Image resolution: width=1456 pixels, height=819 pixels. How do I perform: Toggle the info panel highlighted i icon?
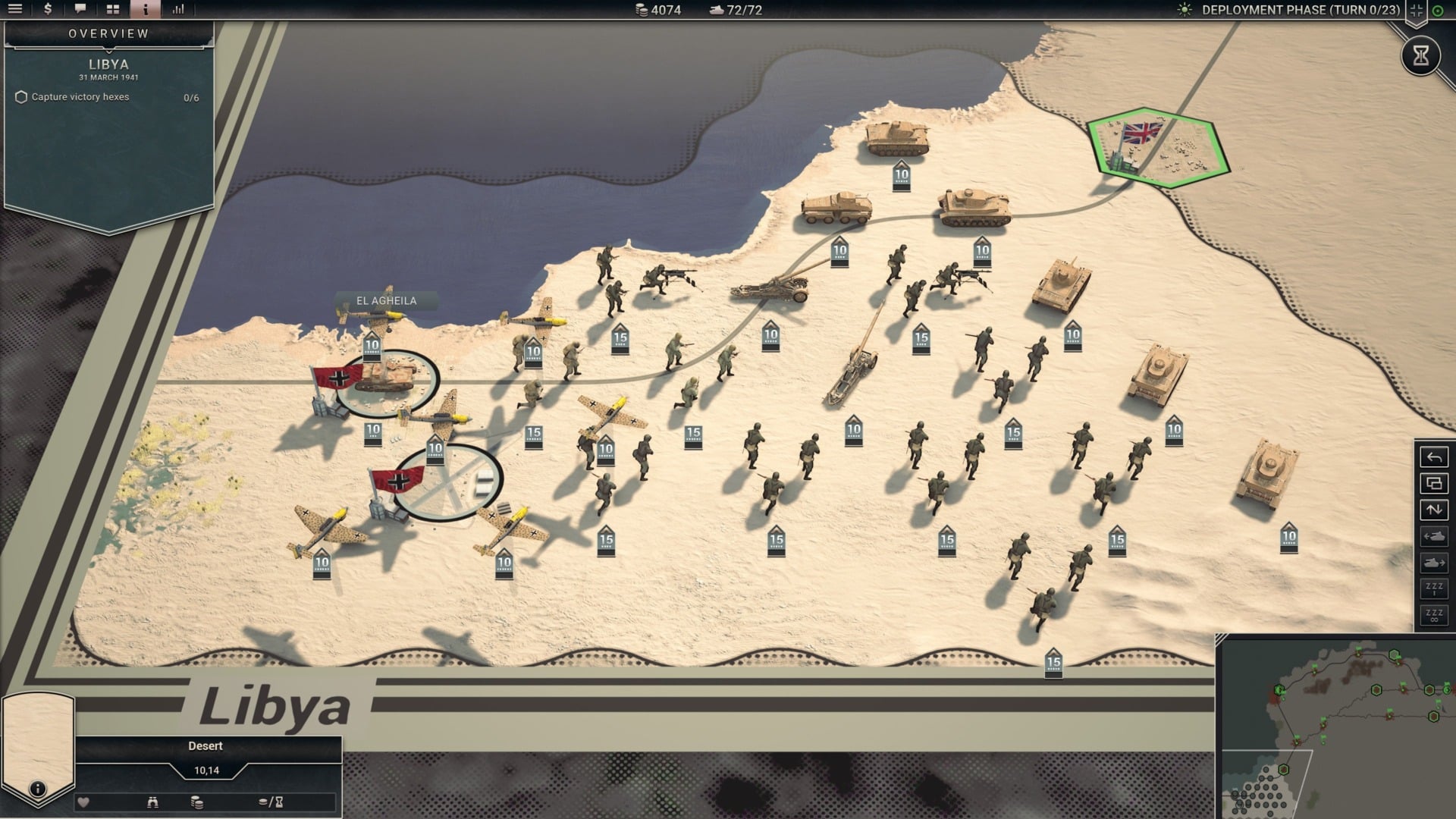coord(145,10)
